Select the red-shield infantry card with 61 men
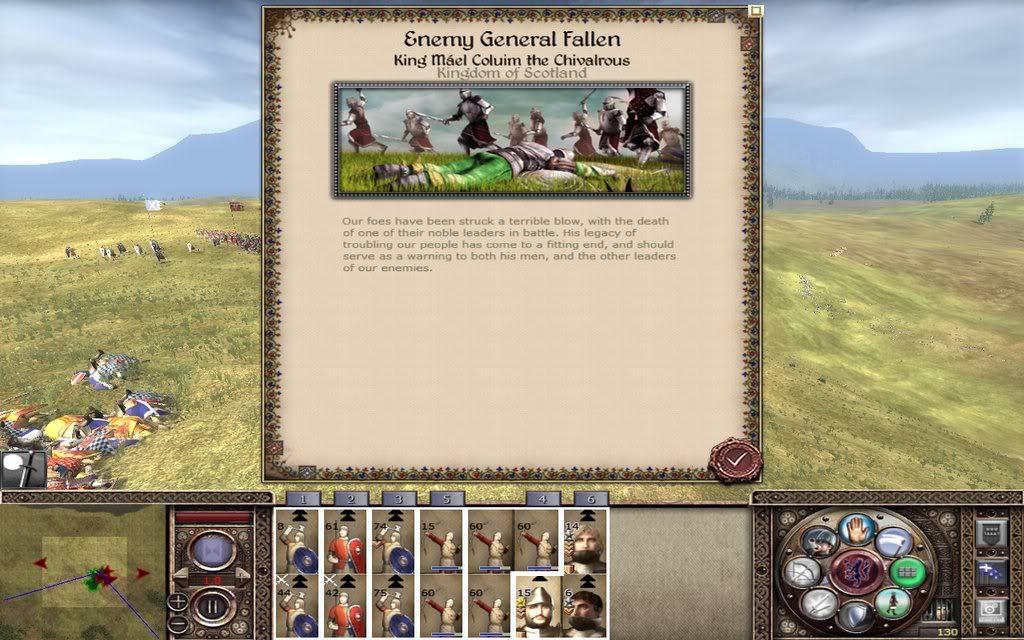 (345, 541)
